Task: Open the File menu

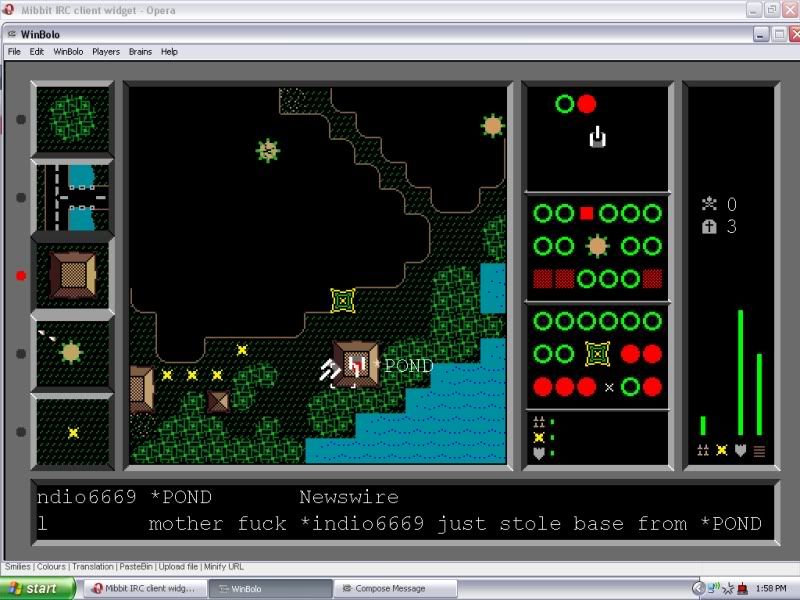Action: [14, 51]
